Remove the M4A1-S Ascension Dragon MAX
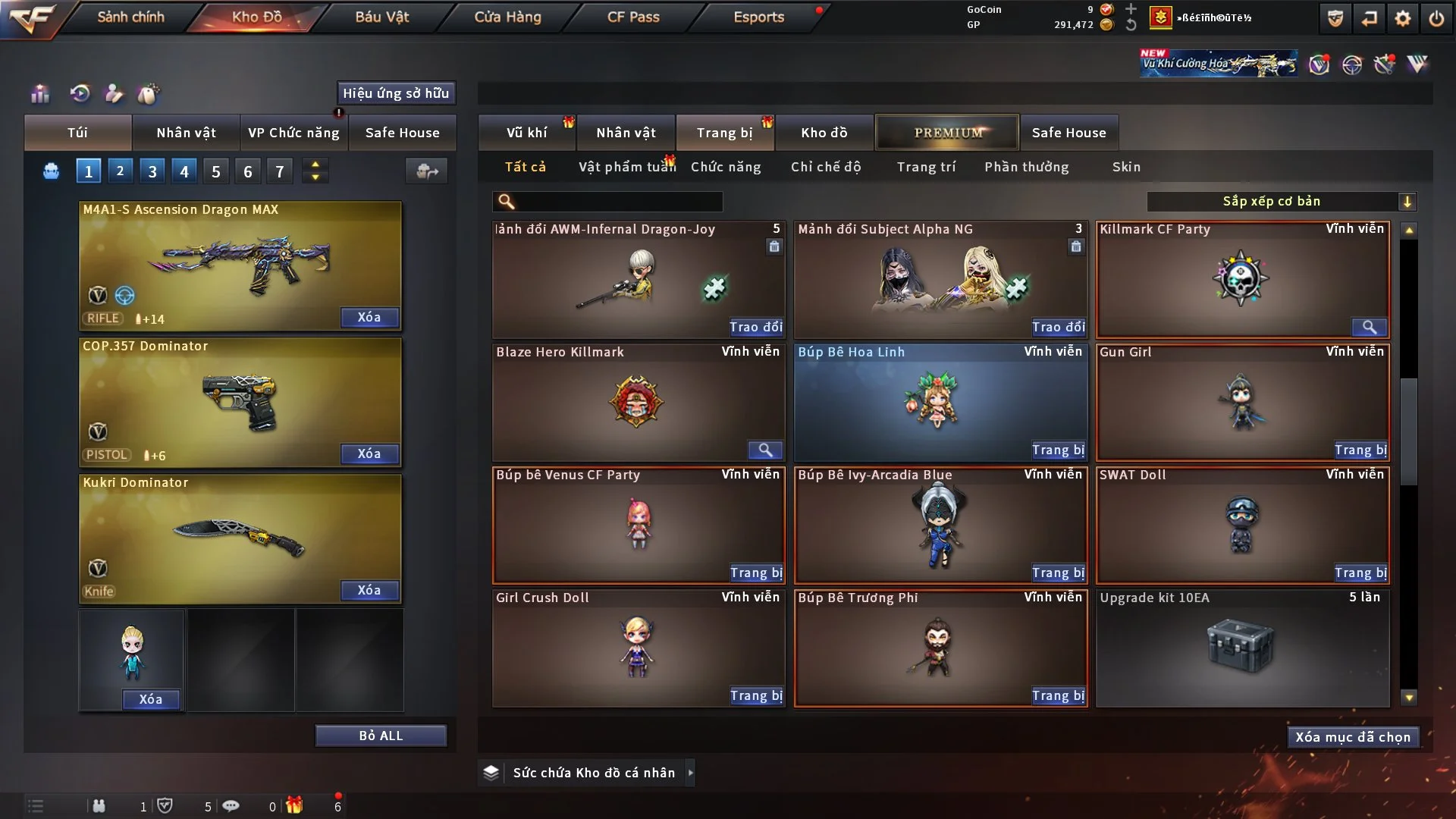The width and height of the screenshot is (1456, 819). (x=369, y=317)
